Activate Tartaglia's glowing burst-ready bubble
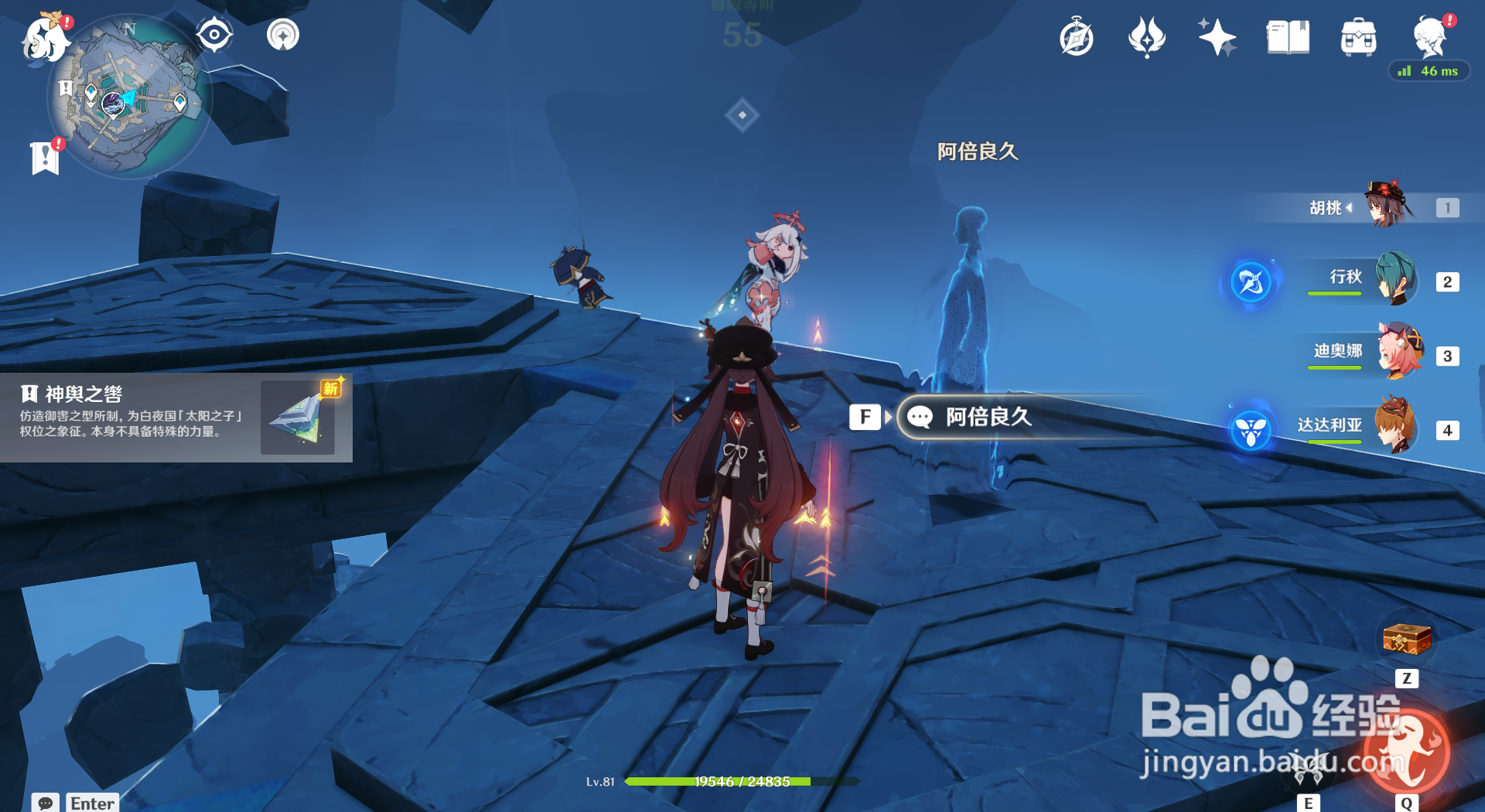 coord(1251,428)
